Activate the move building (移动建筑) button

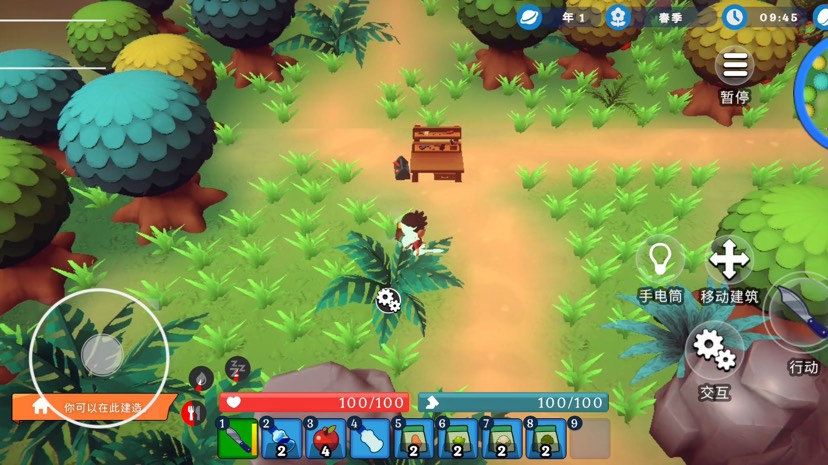pyautogui.click(x=729, y=260)
